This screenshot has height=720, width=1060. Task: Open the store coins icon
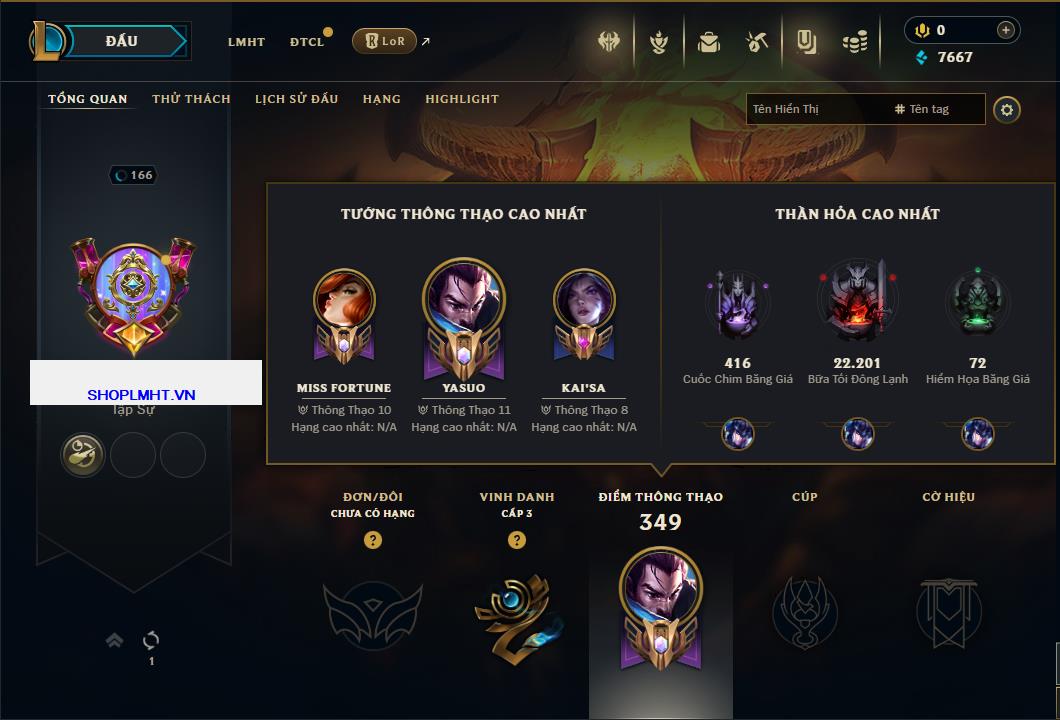pyautogui.click(x=854, y=42)
